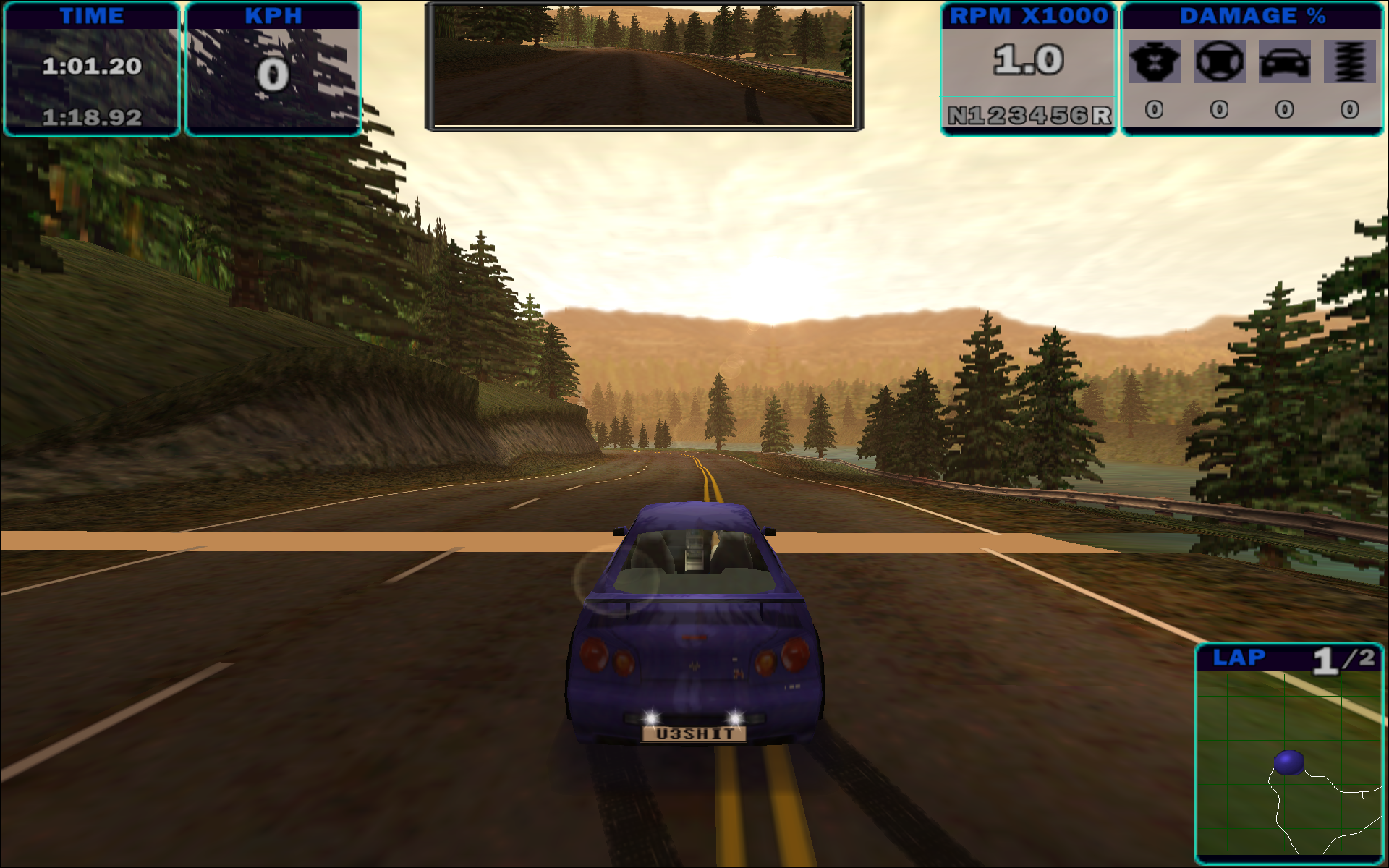This screenshot has width=1389, height=868.
Task: Click the car body damage icon
Action: pyautogui.click(x=1284, y=61)
